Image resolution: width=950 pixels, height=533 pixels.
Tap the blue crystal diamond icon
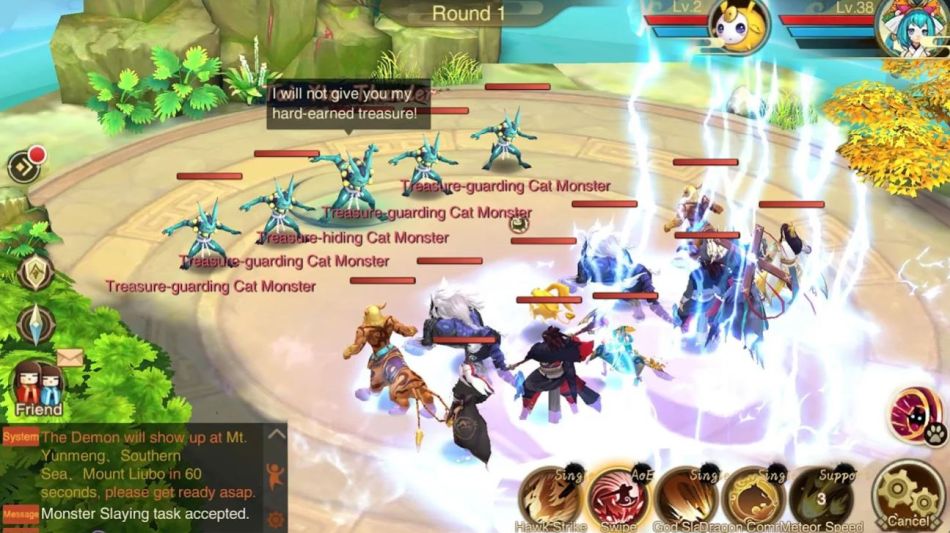(35, 325)
